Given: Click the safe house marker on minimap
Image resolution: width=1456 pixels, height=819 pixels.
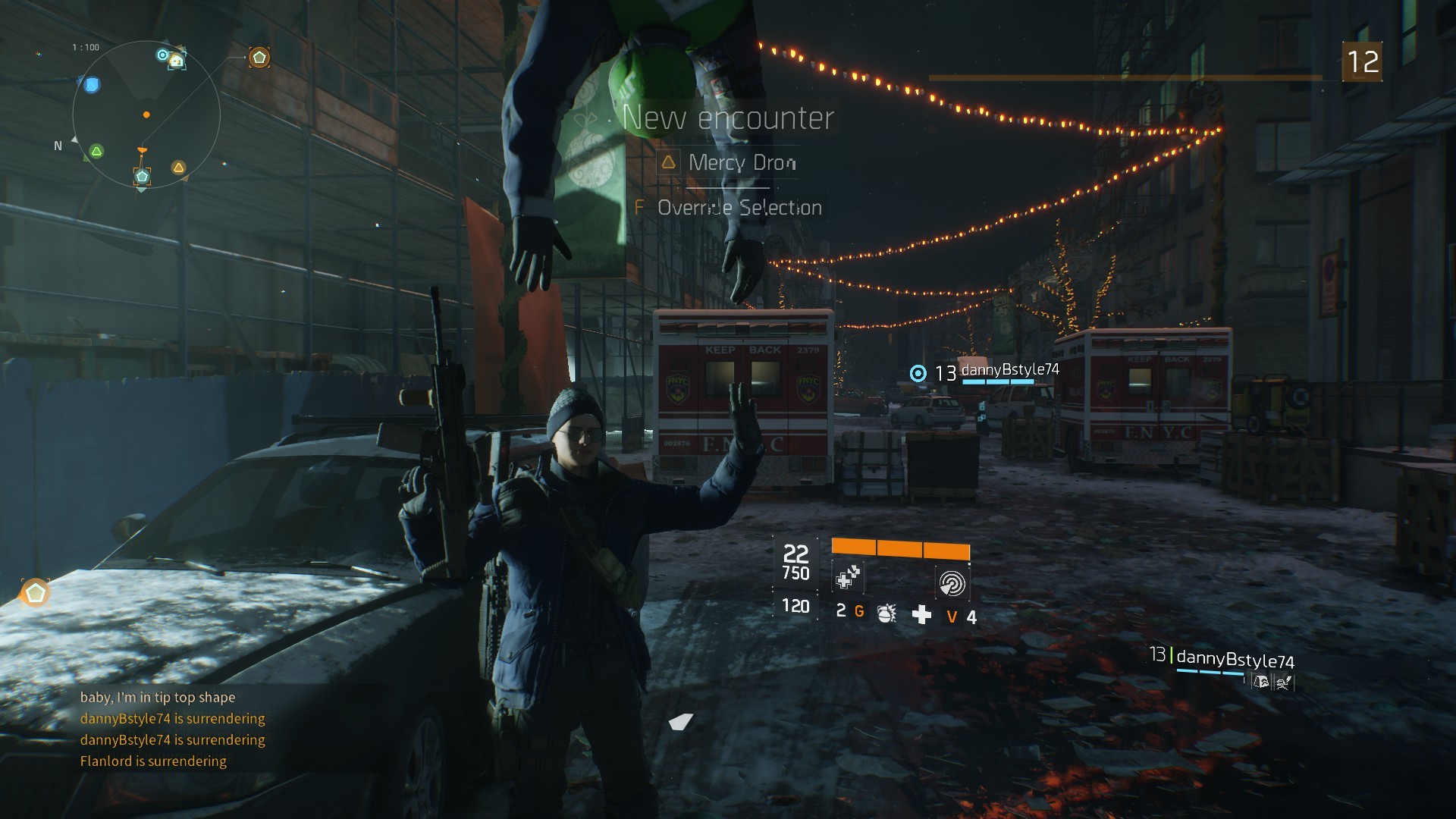Looking at the screenshot, I should coord(176,61).
